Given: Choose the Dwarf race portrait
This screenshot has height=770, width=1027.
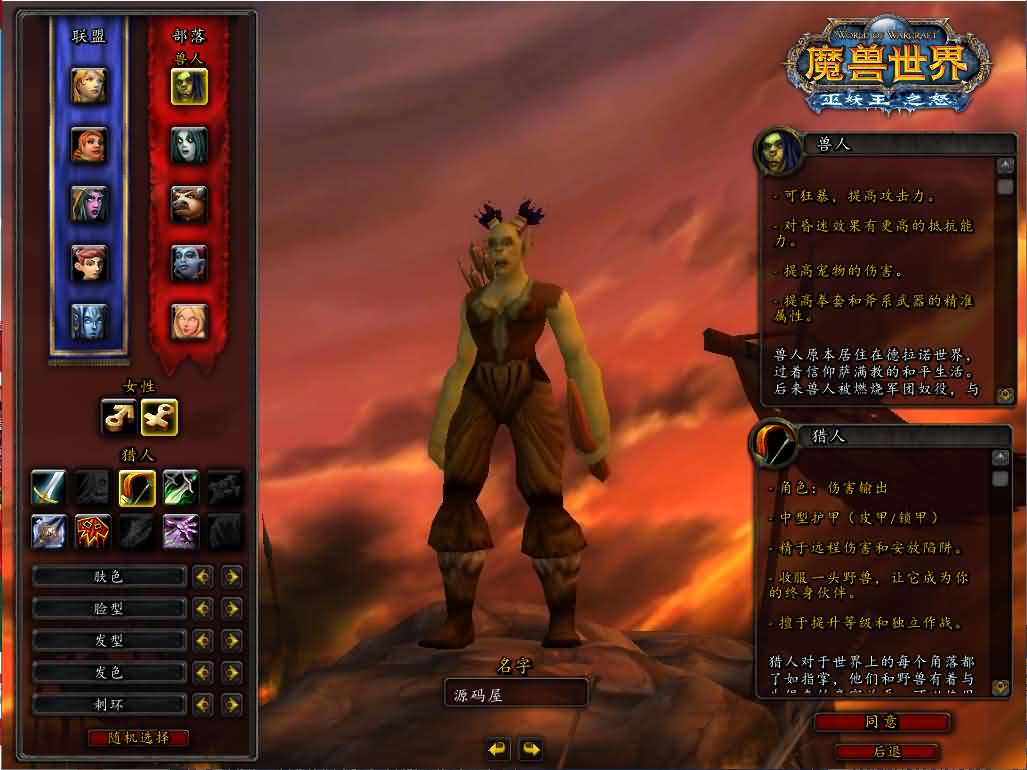Looking at the screenshot, I should coord(89,145).
